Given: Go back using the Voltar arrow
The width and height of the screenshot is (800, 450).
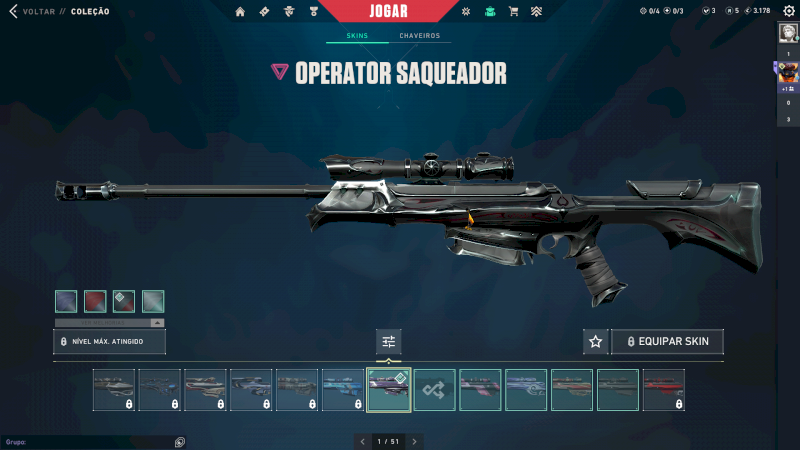Looking at the screenshot, I should pyautogui.click(x=13, y=12).
